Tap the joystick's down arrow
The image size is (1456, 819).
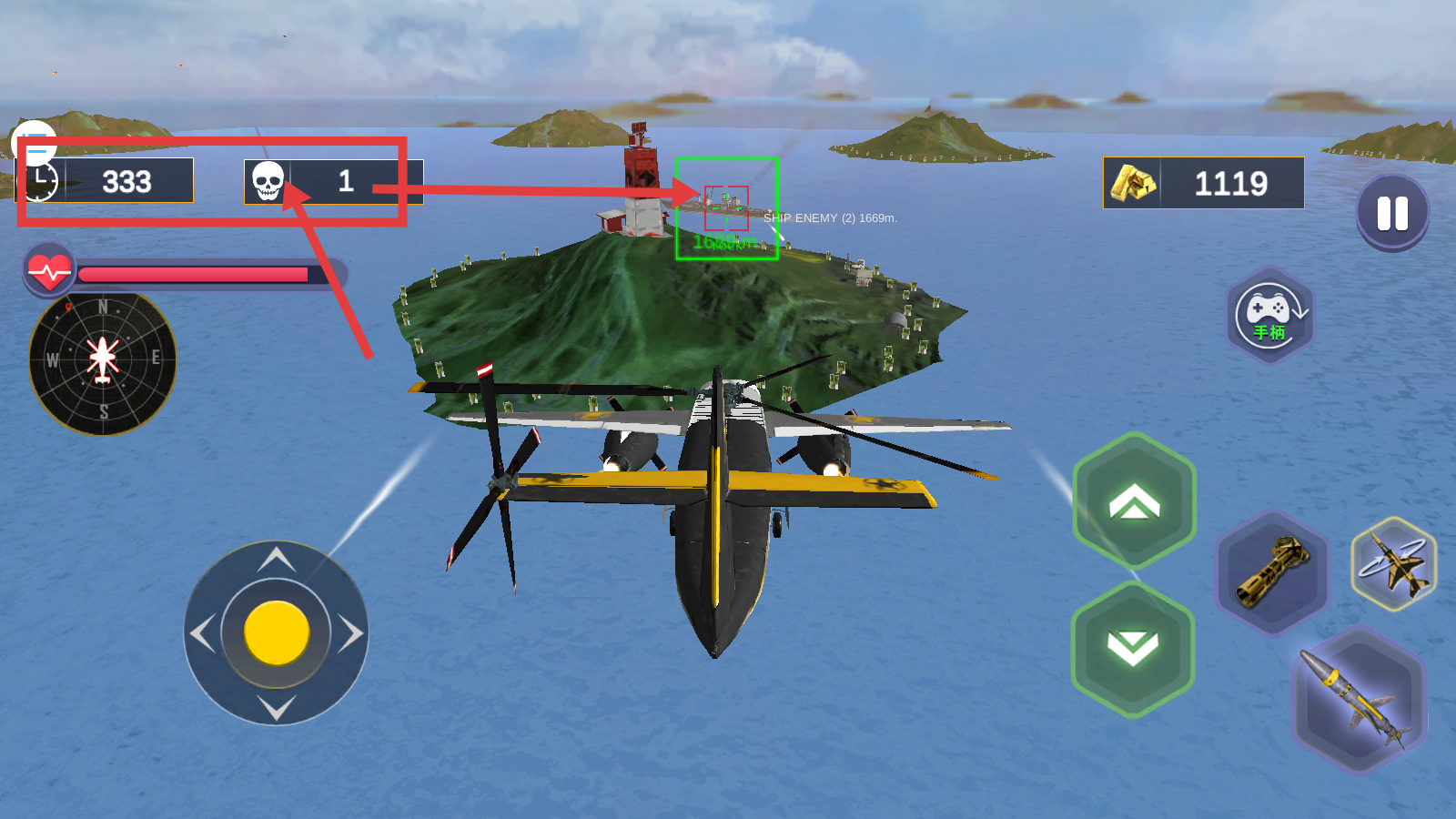pyautogui.click(x=277, y=707)
